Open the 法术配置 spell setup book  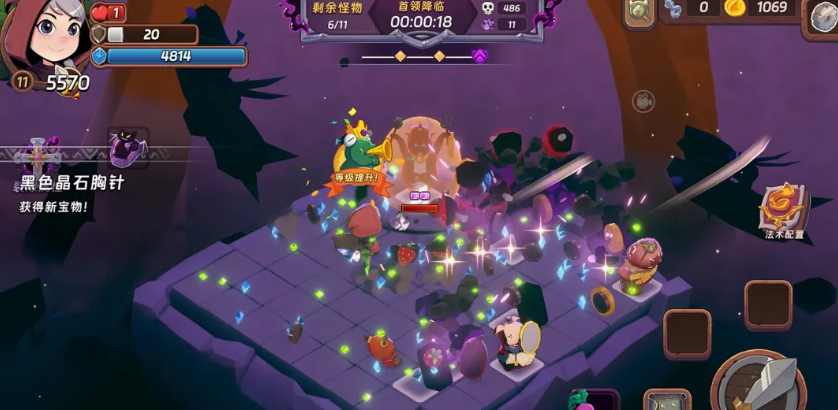(783, 205)
